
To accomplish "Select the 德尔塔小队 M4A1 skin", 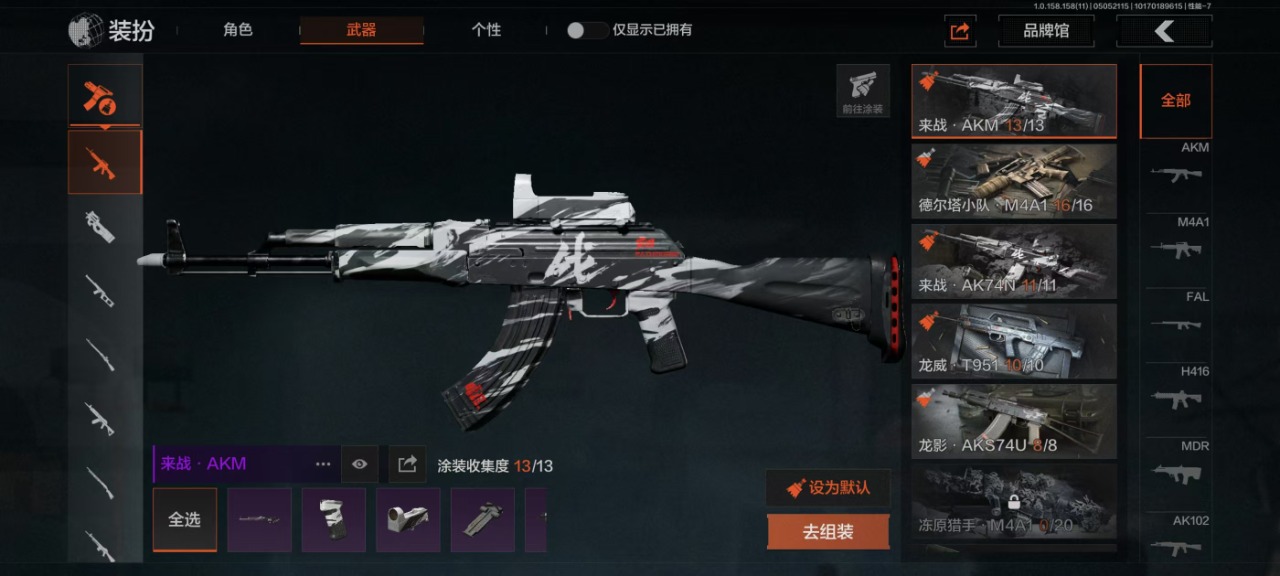I will tap(1014, 181).
